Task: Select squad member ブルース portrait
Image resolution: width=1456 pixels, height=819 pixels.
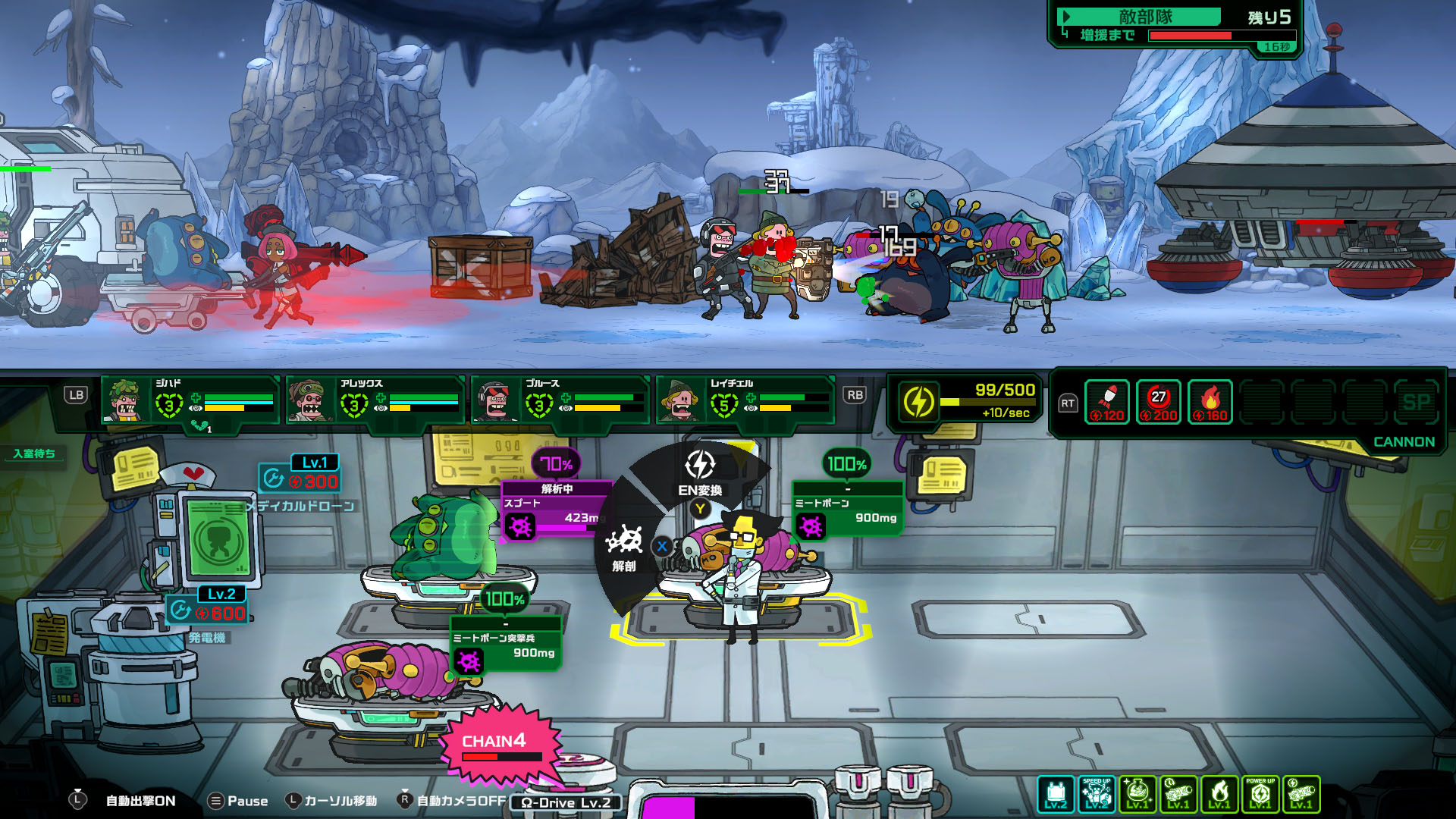Action: tap(495, 400)
